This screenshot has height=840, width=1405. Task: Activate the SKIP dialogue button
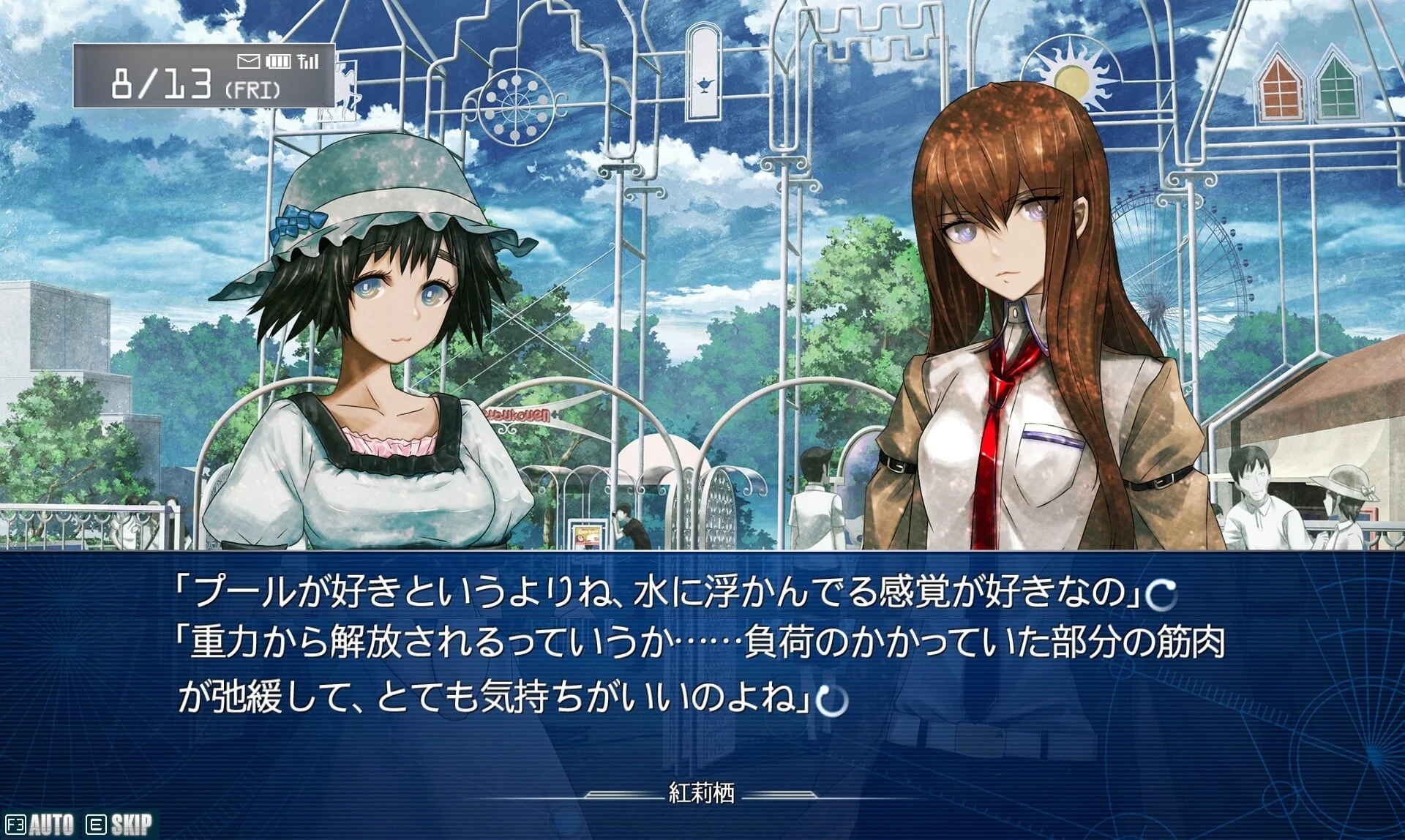tap(121, 825)
